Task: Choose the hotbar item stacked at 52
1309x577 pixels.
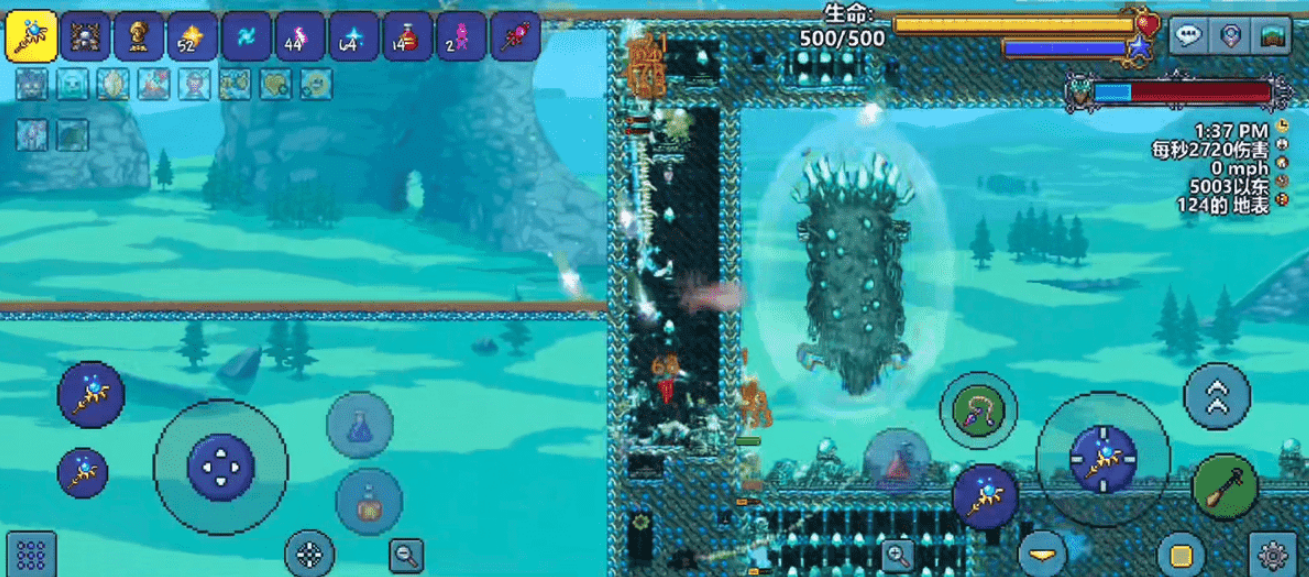Action: pyautogui.click(x=191, y=38)
